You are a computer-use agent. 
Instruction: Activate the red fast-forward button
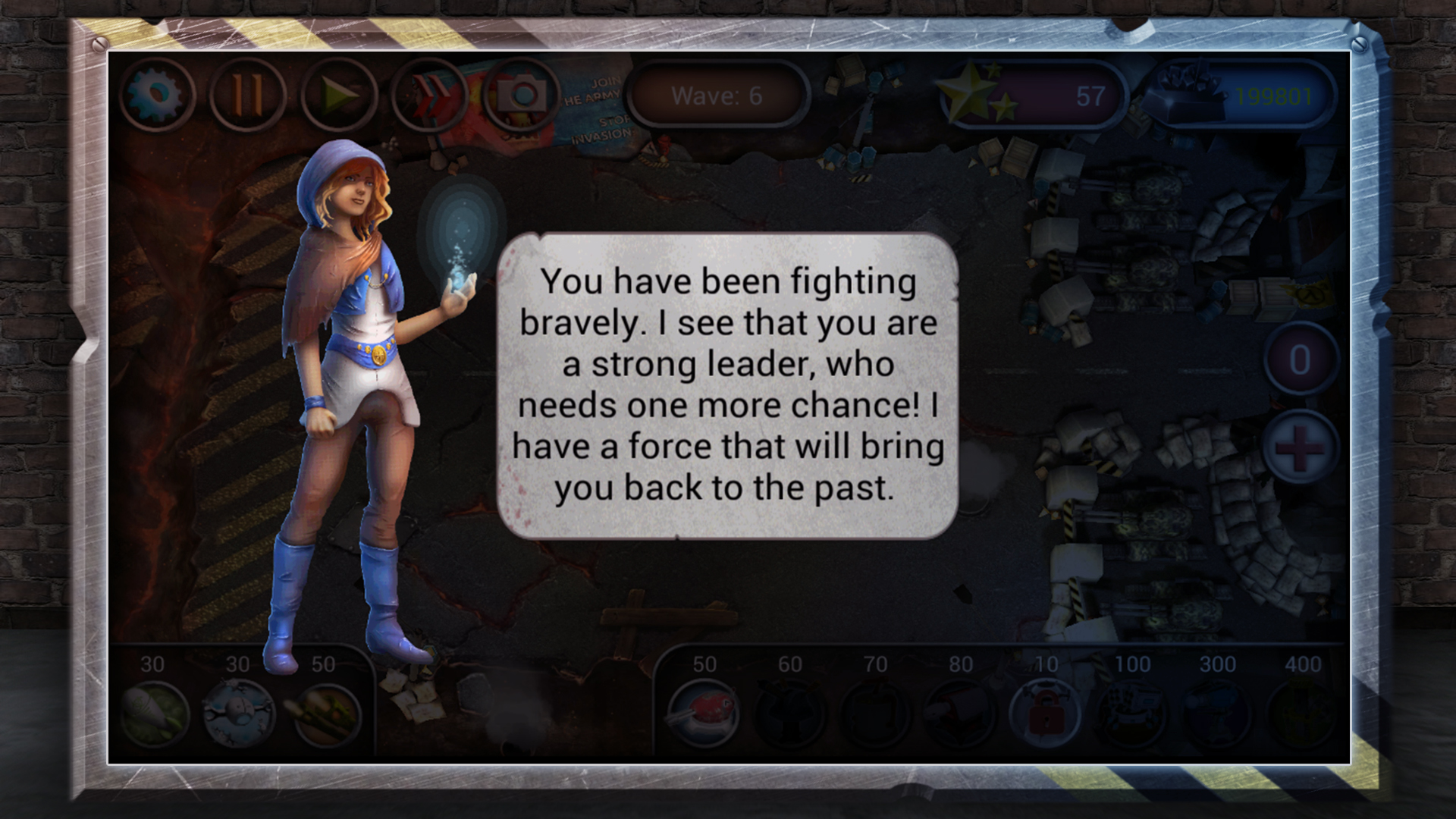point(430,96)
